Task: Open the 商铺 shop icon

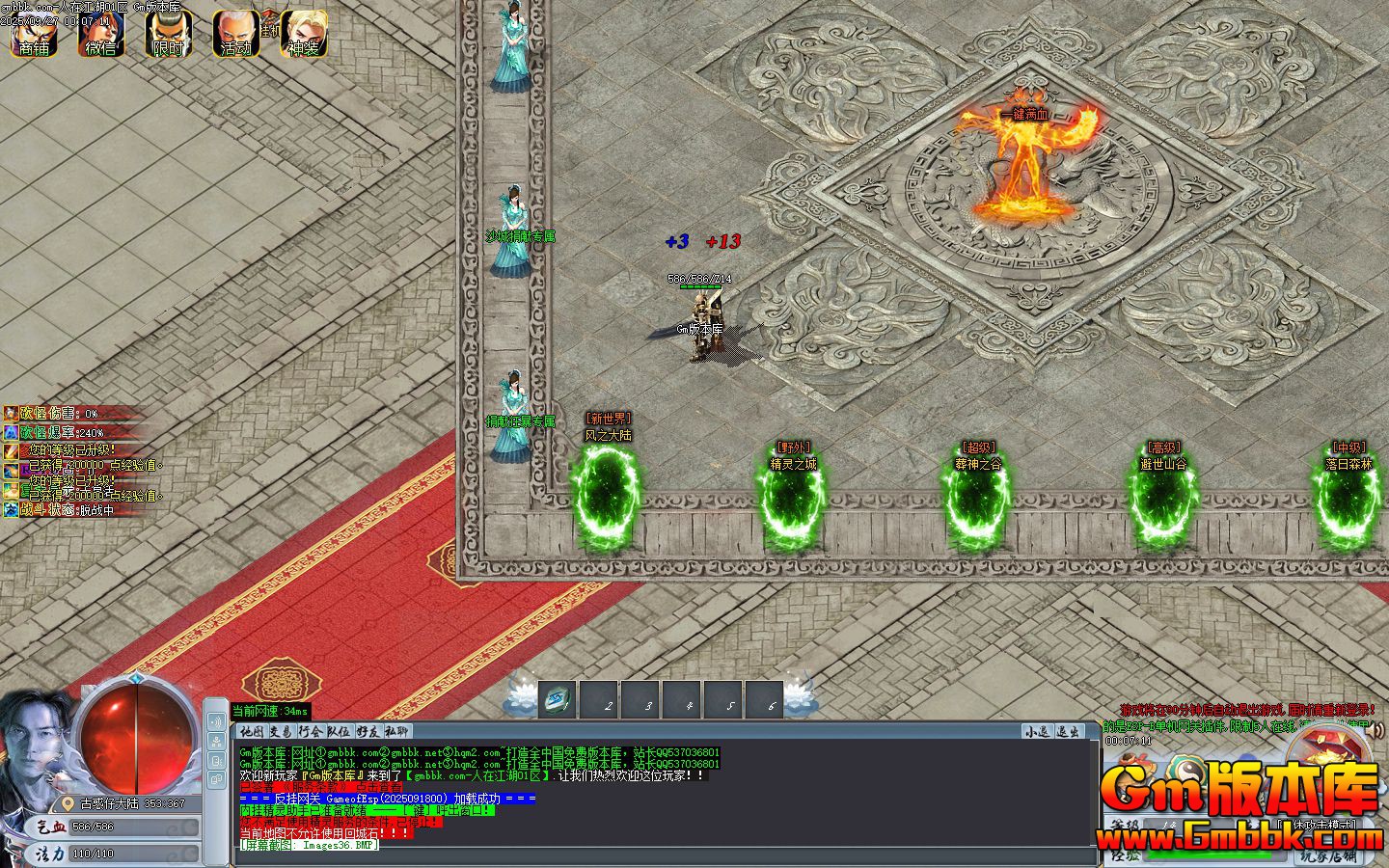Action: click(34, 34)
